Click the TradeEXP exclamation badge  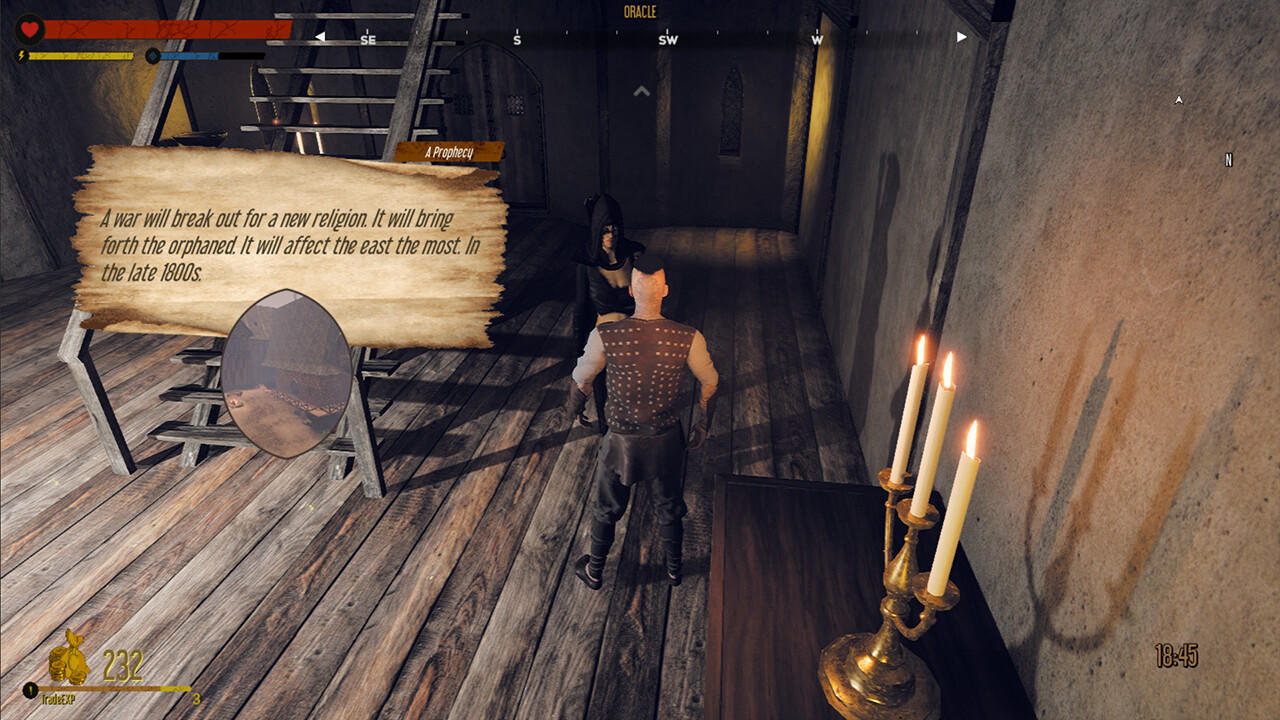pyautogui.click(x=30, y=688)
